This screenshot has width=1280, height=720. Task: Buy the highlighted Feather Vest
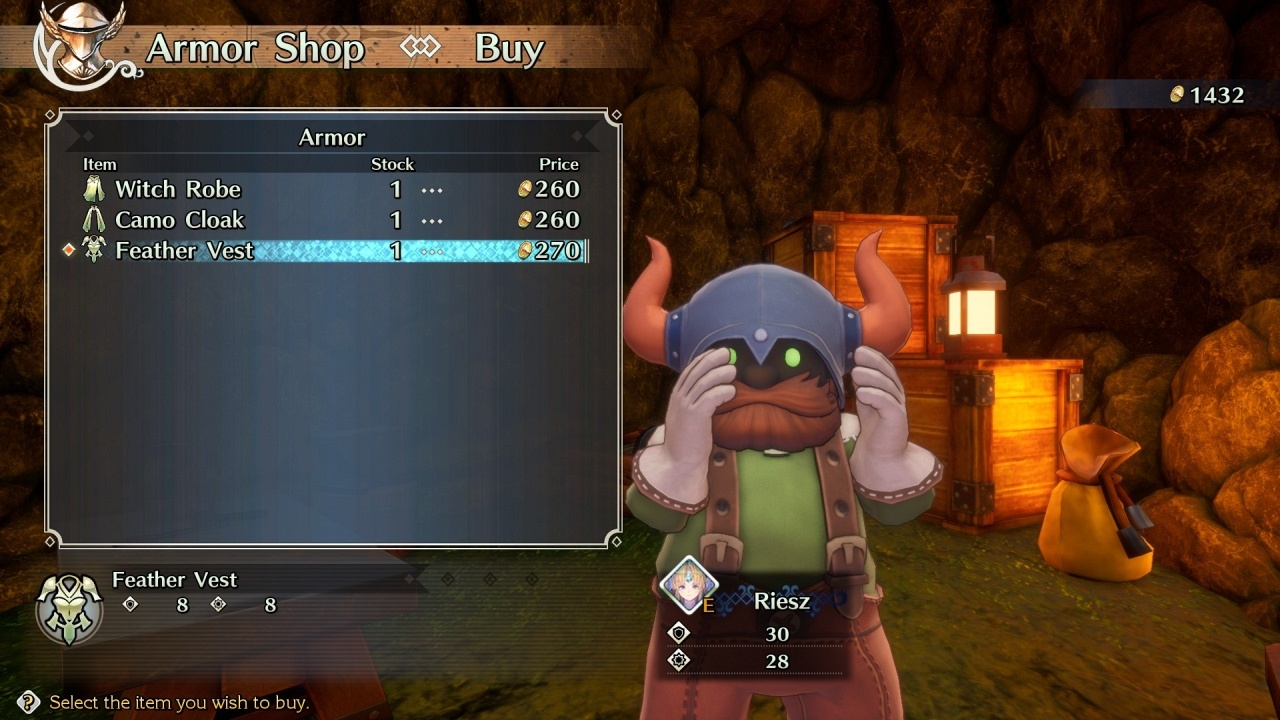(x=185, y=251)
